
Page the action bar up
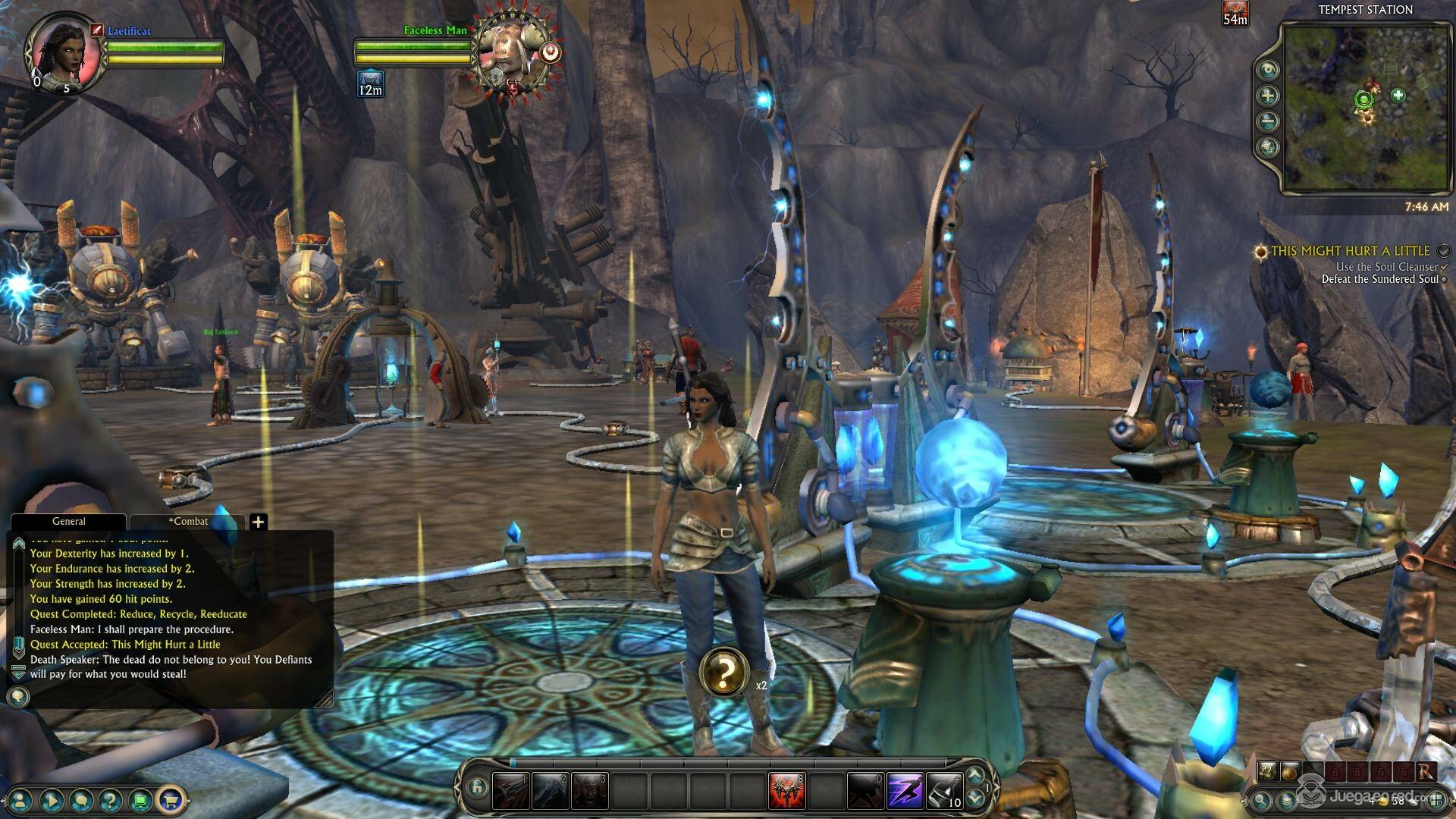coord(975,776)
